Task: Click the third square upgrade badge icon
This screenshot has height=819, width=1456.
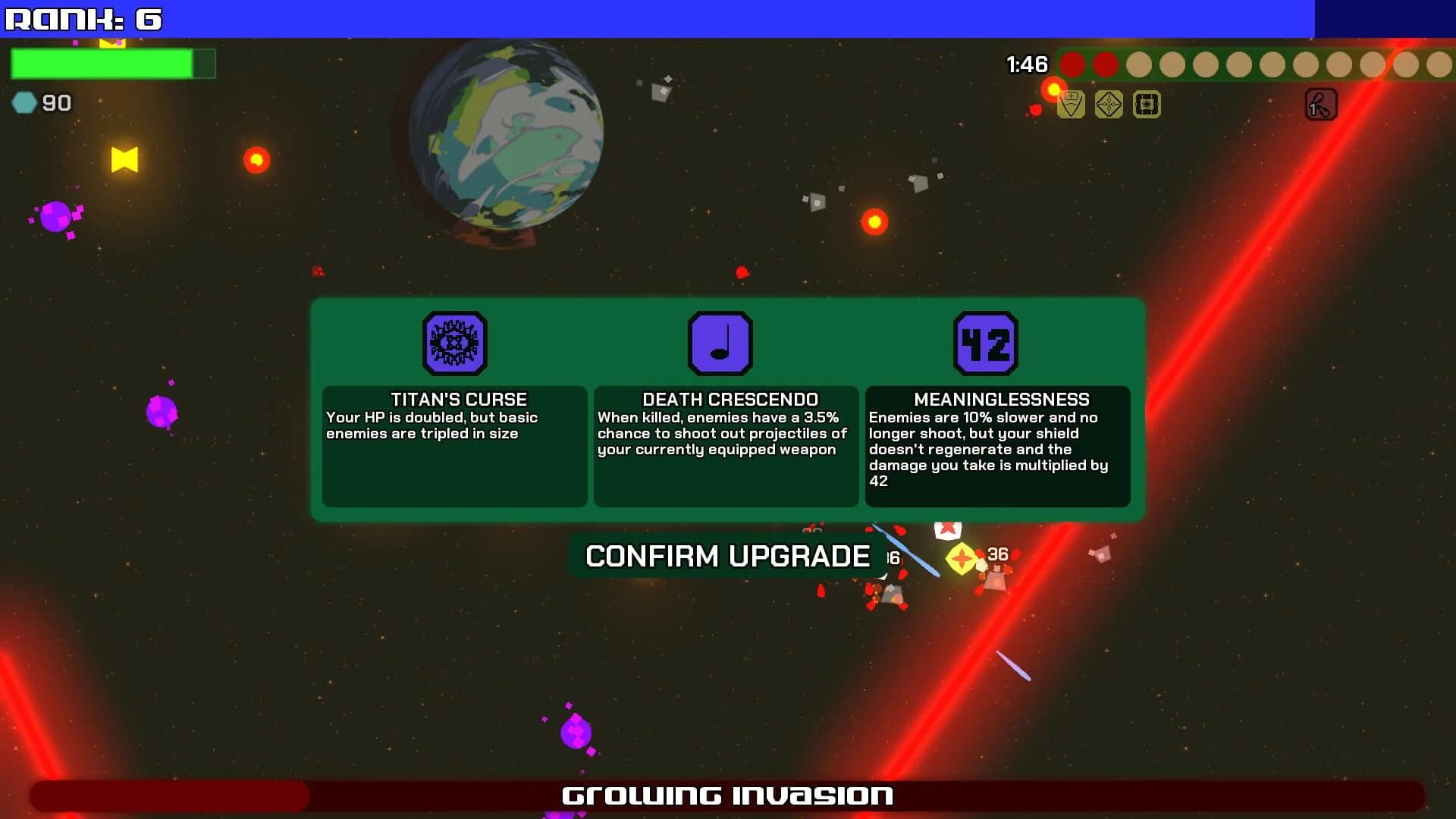Action: click(x=1146, y=104)
